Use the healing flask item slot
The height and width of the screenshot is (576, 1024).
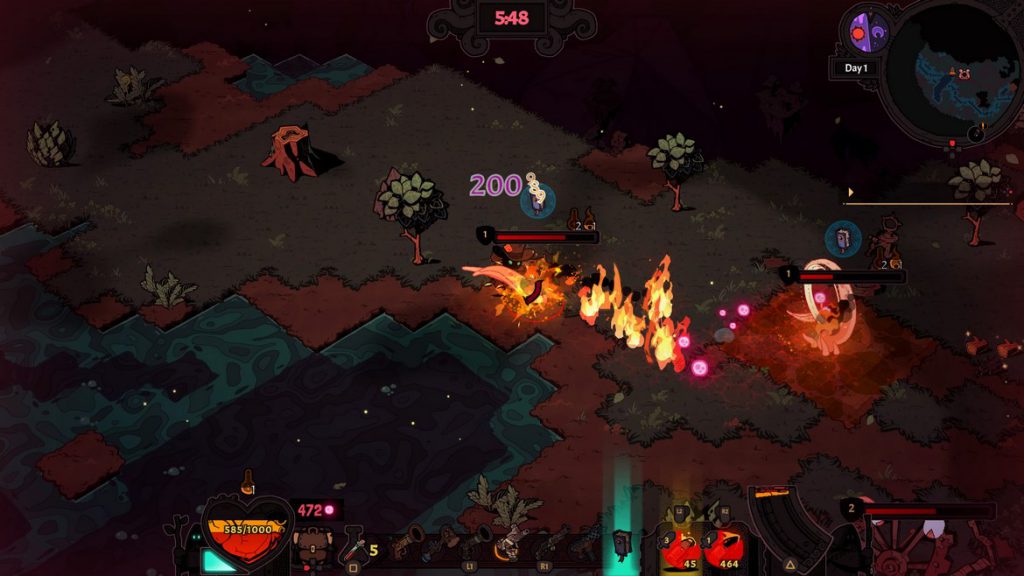coord(354,547)
